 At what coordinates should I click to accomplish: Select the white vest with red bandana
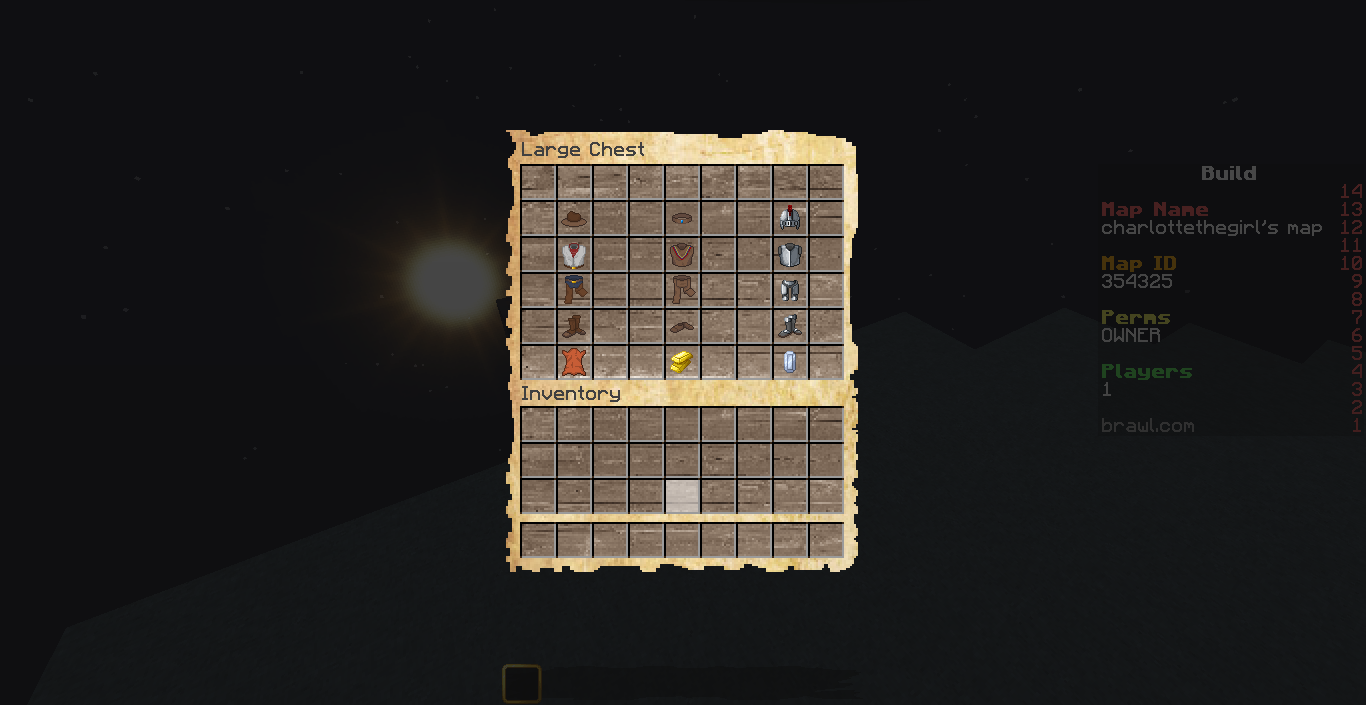click(573, 255)
